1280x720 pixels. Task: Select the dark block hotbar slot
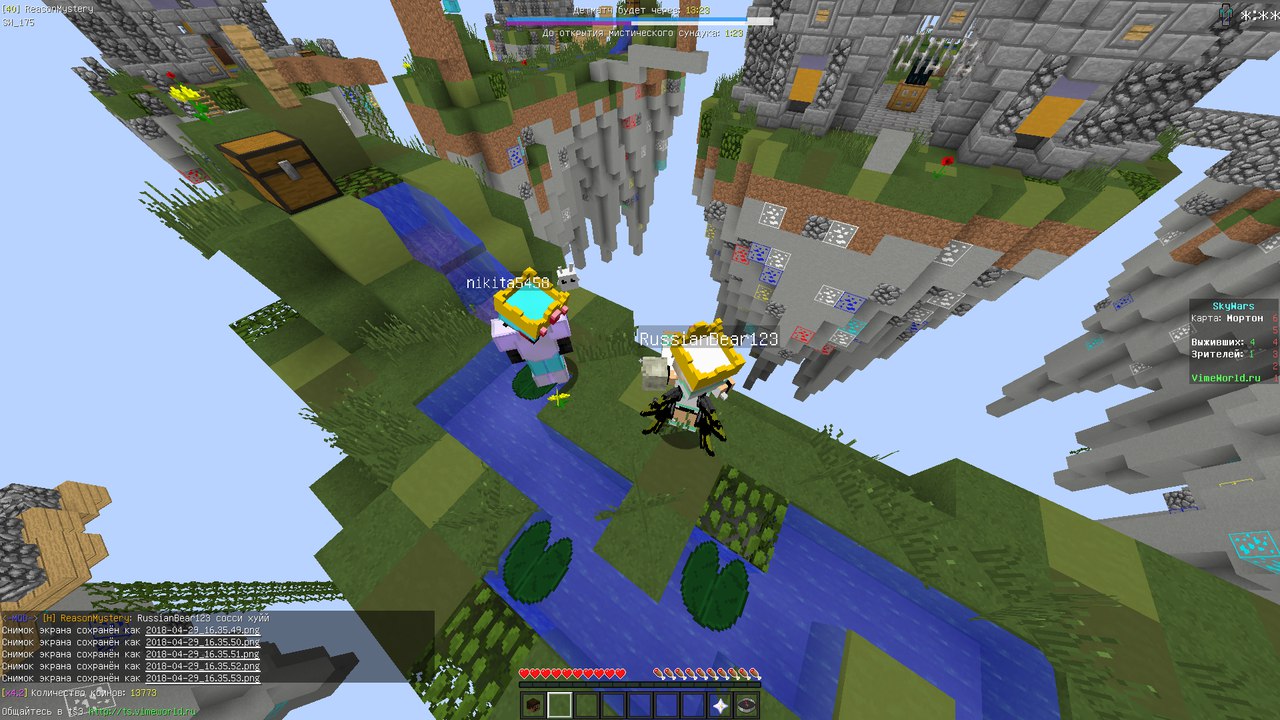(533, 705)
